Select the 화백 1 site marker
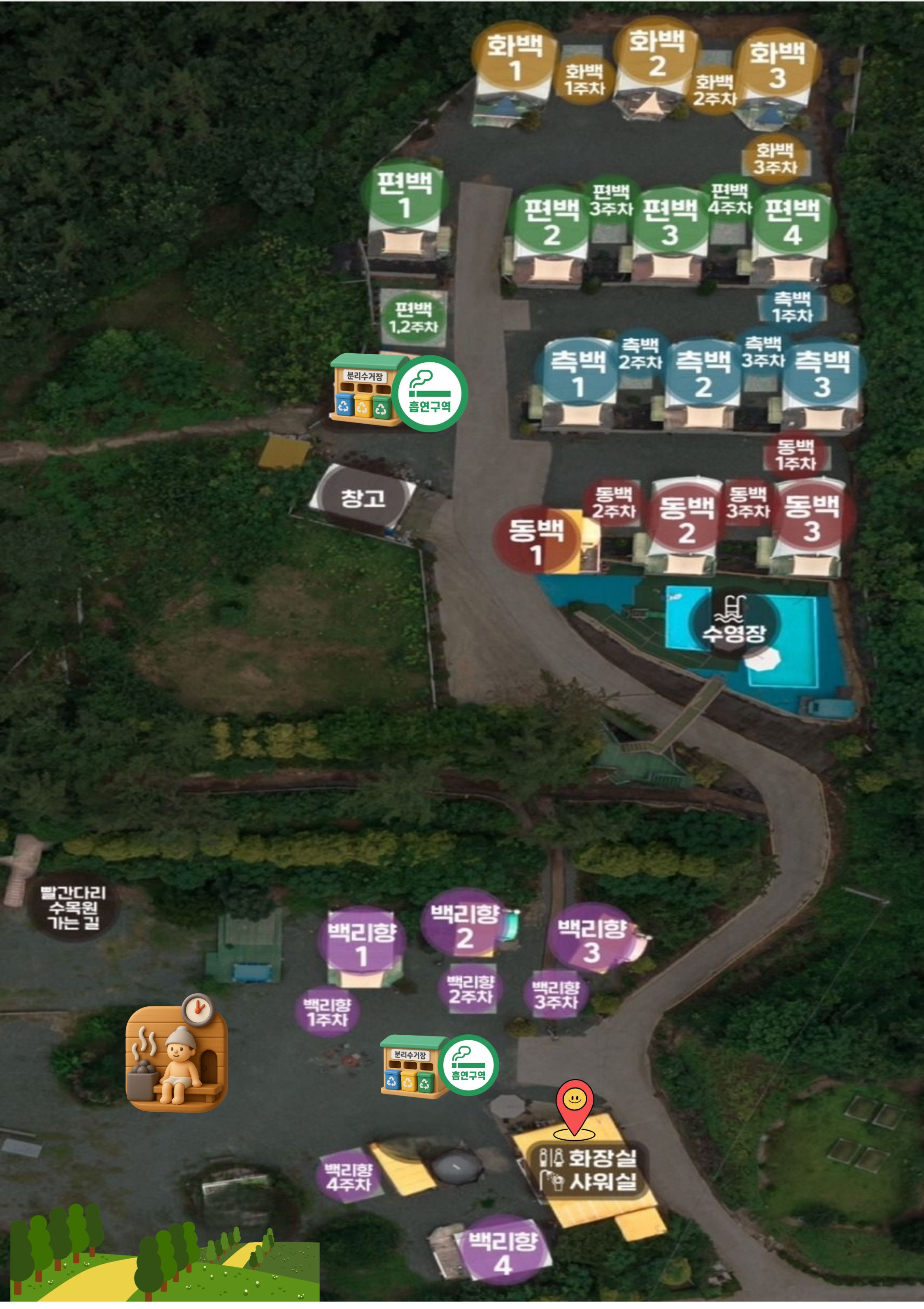Screen dimensions: 924x1309 pos(514,58)
